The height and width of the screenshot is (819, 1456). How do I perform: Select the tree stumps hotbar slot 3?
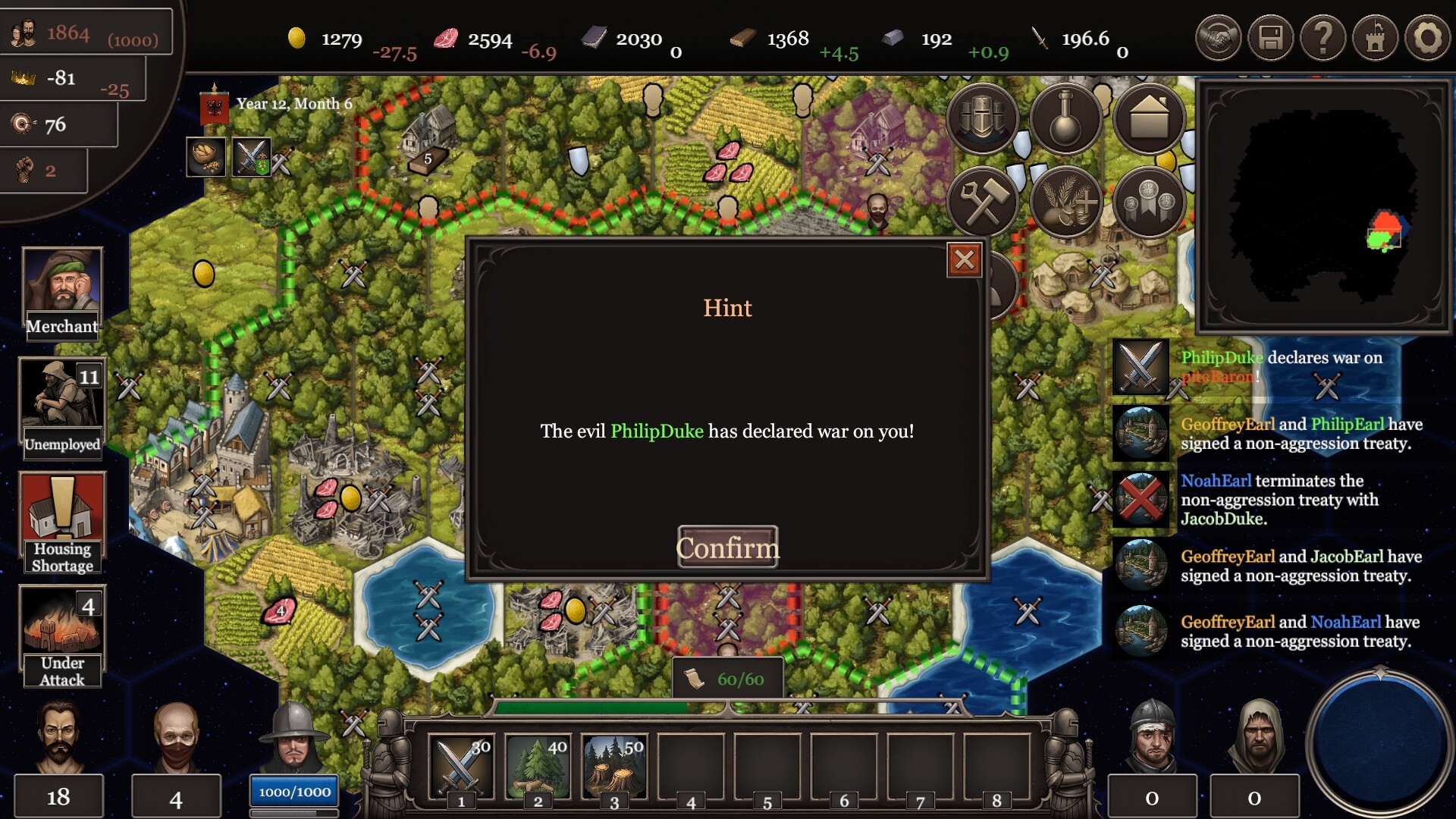click(614, 767)
